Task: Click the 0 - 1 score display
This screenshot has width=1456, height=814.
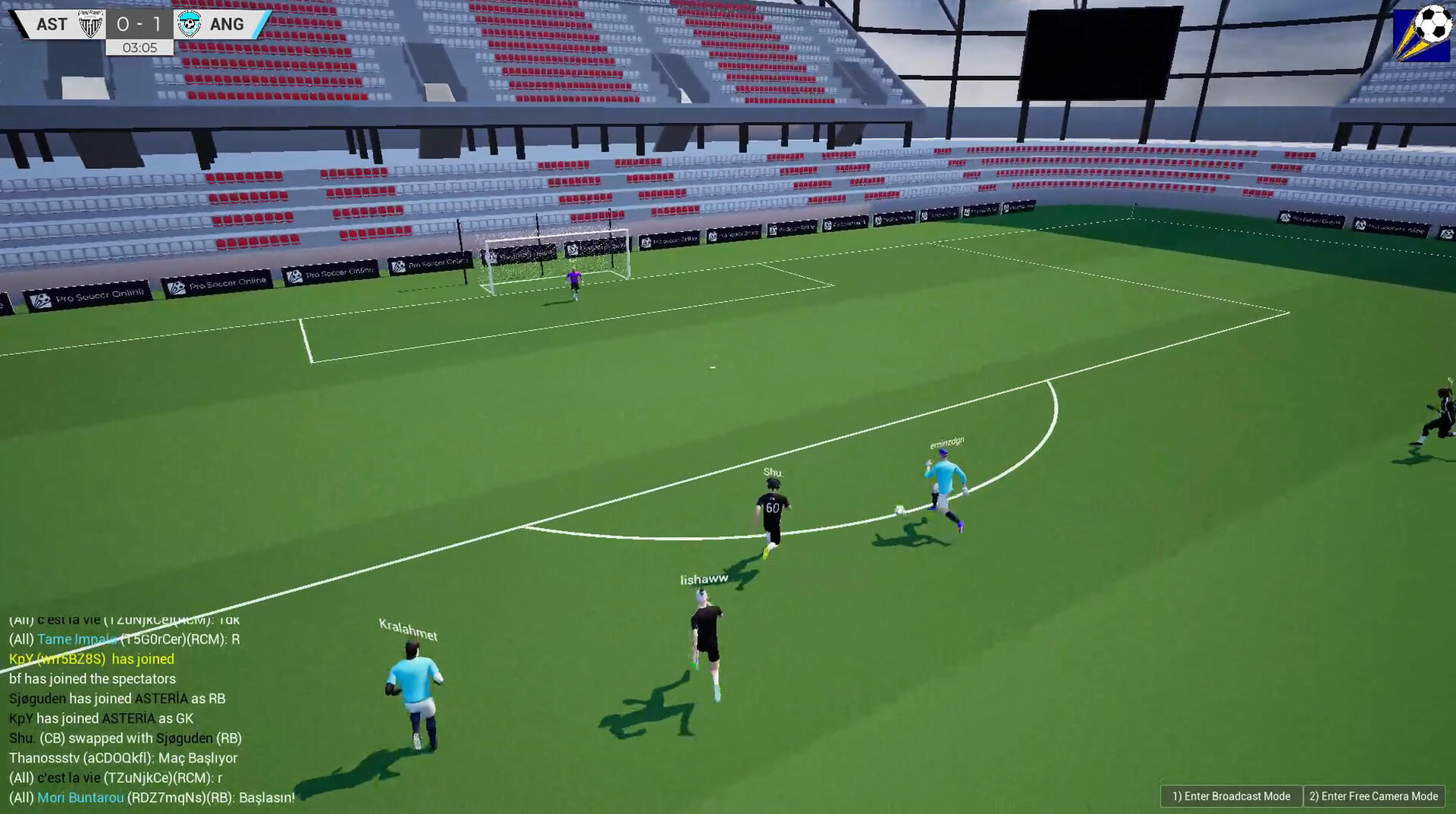Action: [139, 23]
